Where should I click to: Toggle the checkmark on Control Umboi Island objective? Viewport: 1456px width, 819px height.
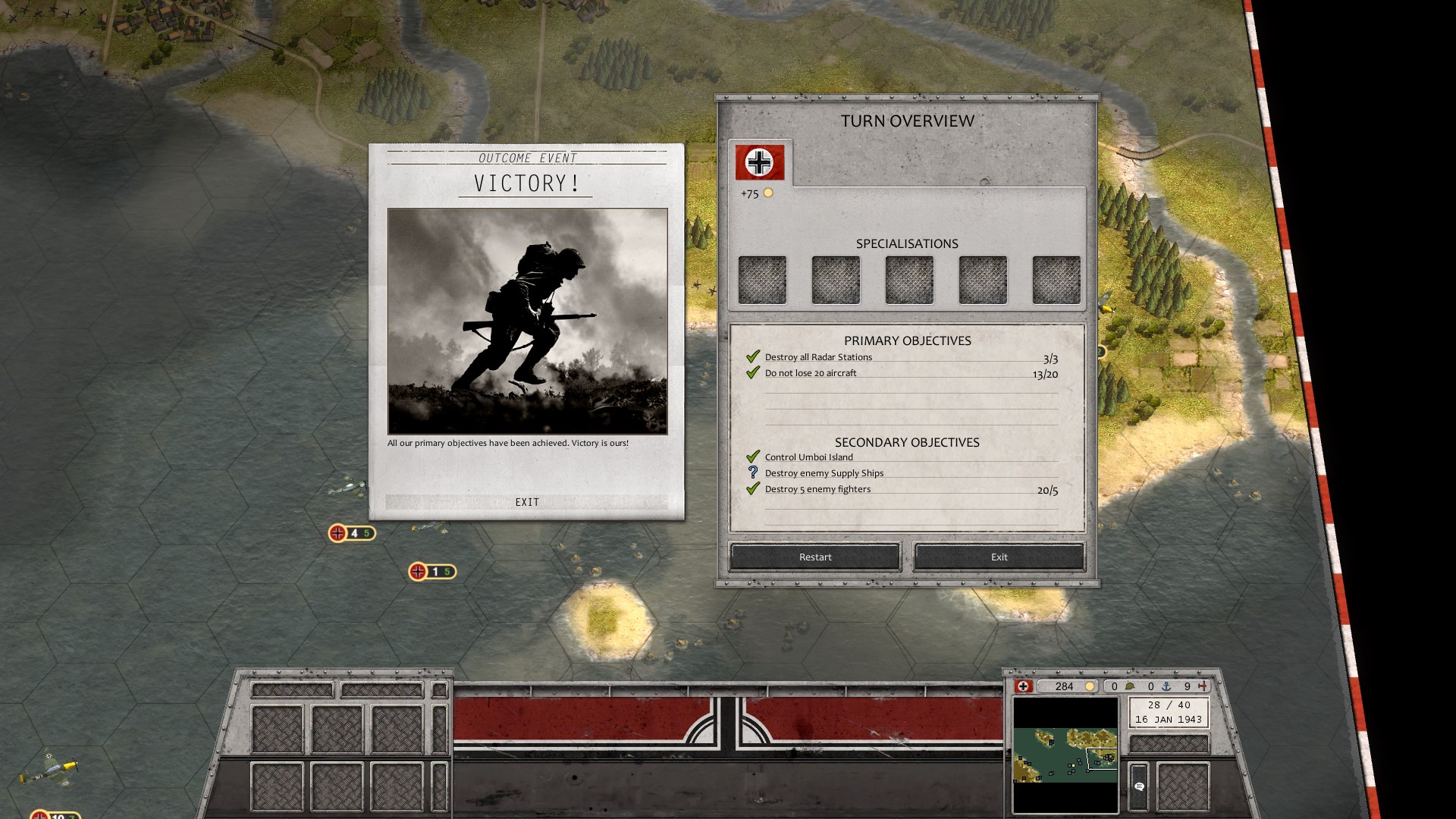click(752, 455)
